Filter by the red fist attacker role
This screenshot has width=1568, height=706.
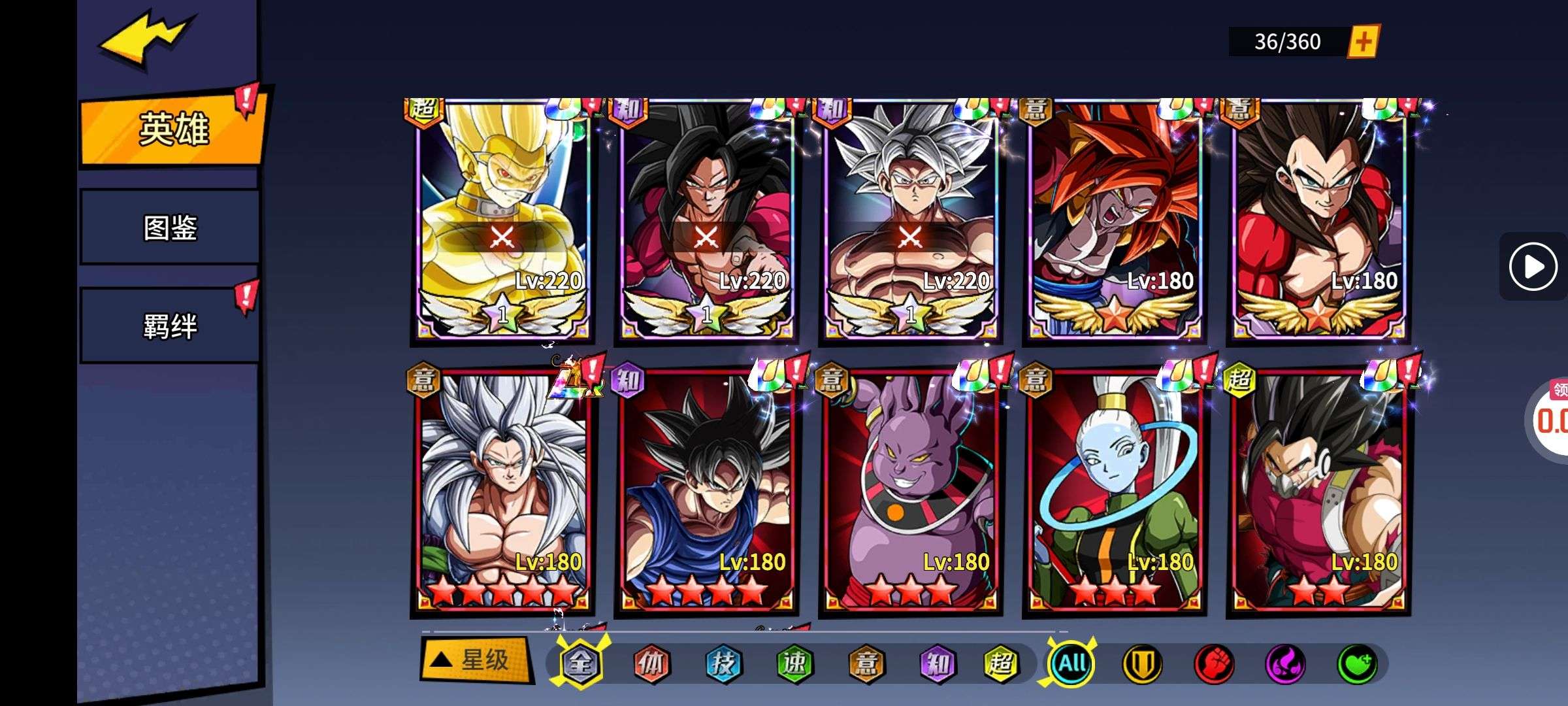(1214, 664)
